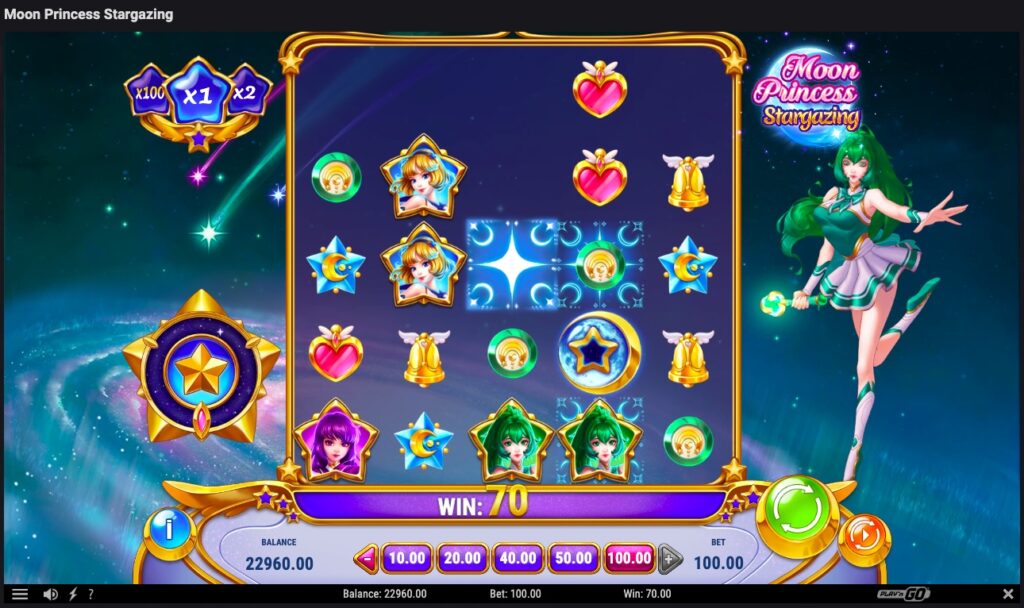Viewport: 1024px width, 608px height.
Task: Open help with the question mark icon
Action: [x=91, y=594]
